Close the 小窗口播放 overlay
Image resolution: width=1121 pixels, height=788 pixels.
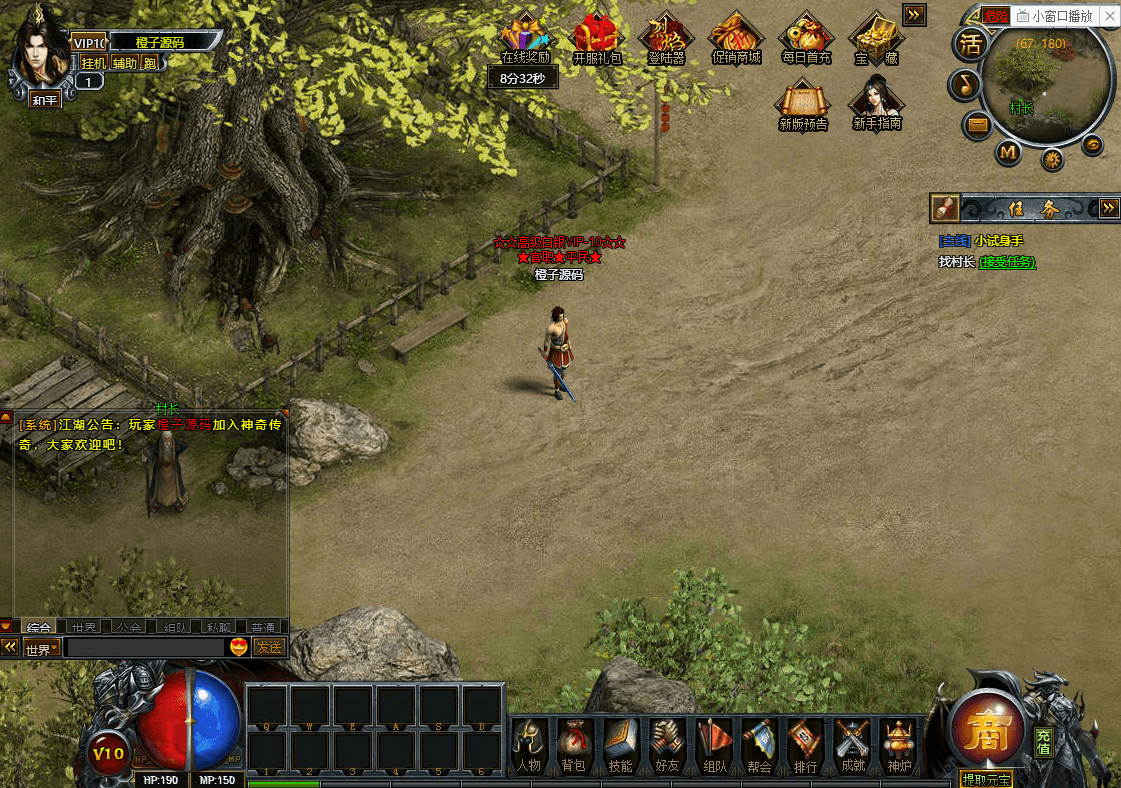click(x=1108, y=16)
